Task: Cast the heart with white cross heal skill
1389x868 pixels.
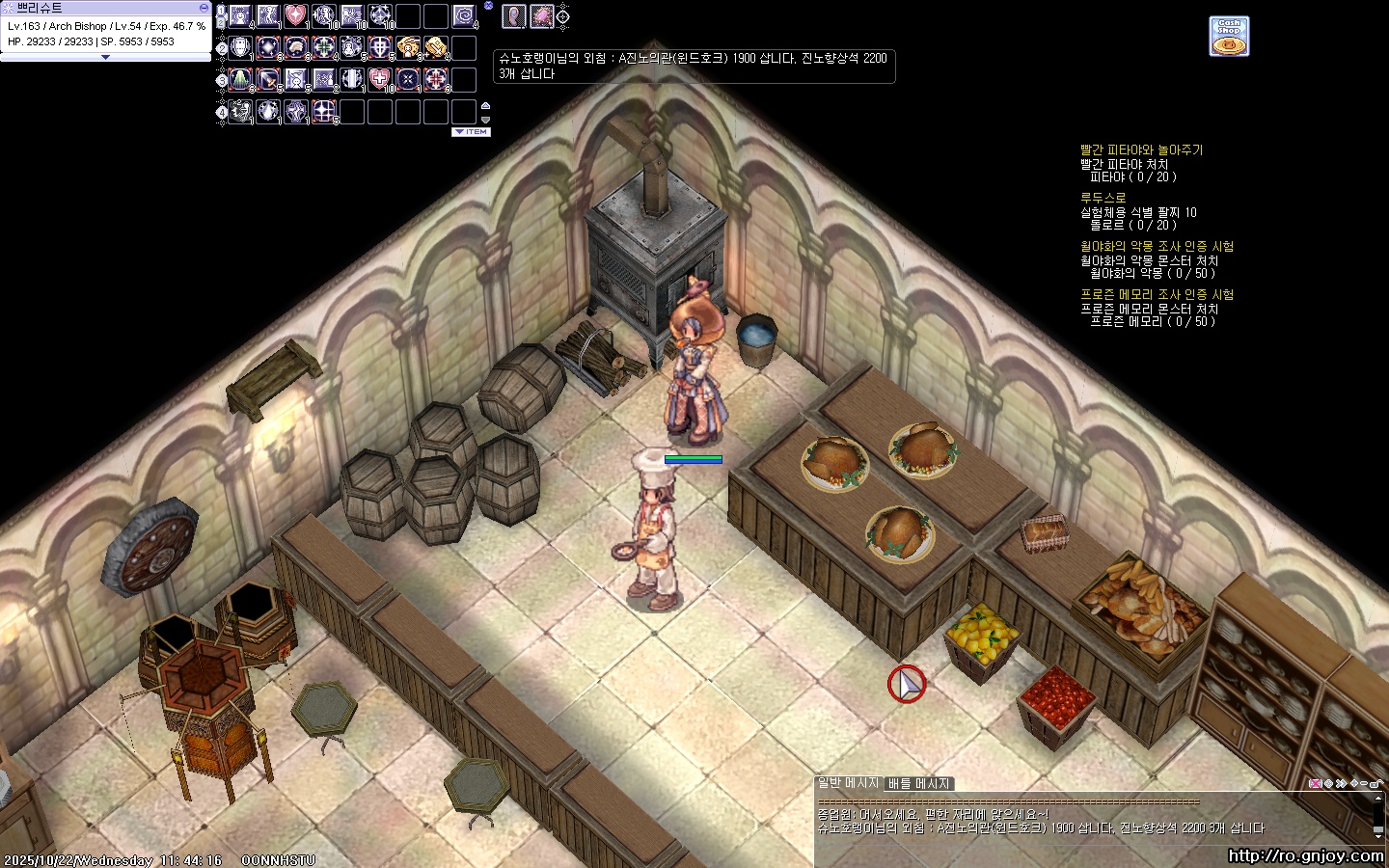Action: (x=380, y=79)
